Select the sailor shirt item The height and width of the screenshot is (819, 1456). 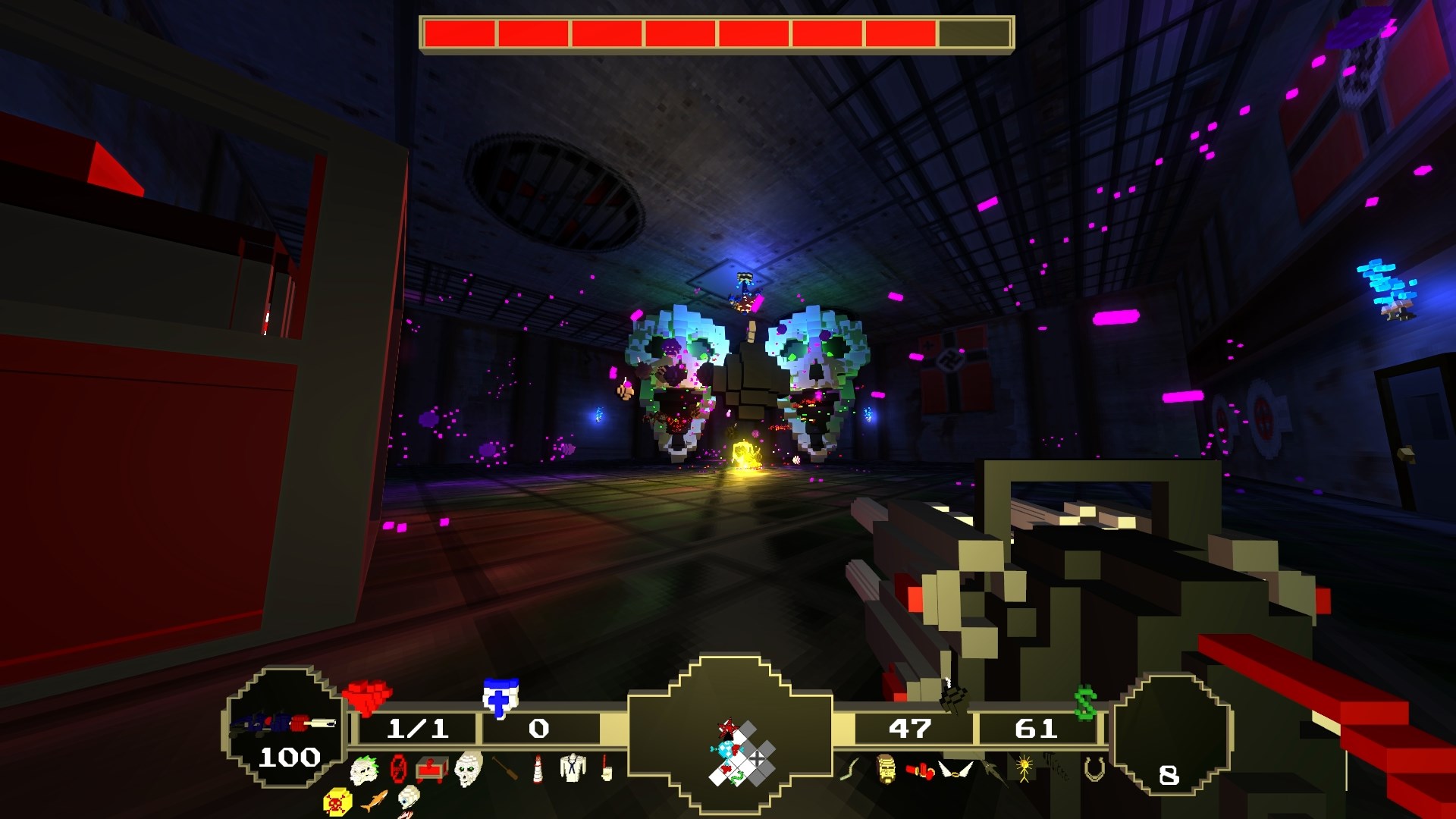[x=573, y=767]
